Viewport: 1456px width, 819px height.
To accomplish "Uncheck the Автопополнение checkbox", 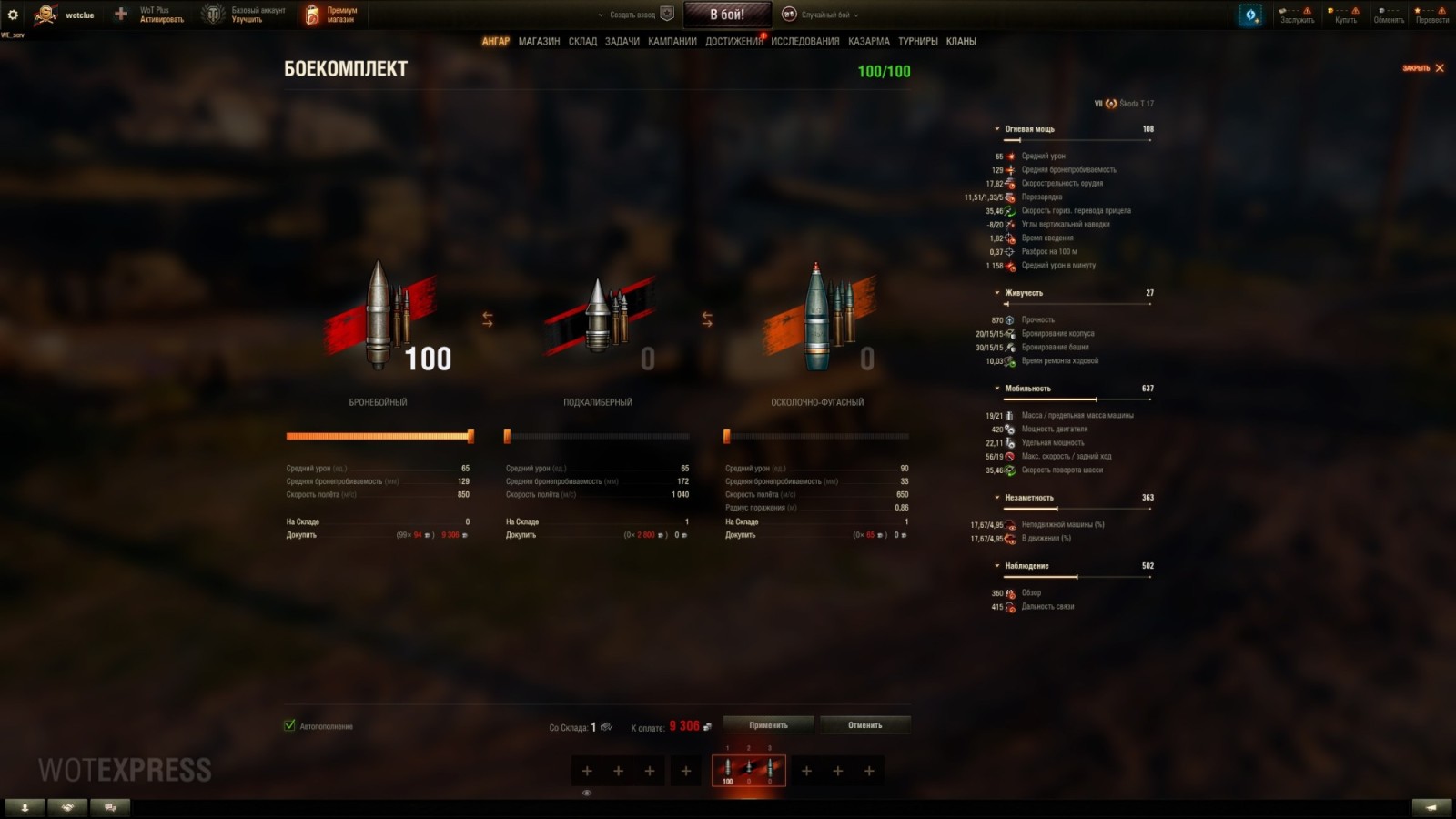I will pos(288,726).
